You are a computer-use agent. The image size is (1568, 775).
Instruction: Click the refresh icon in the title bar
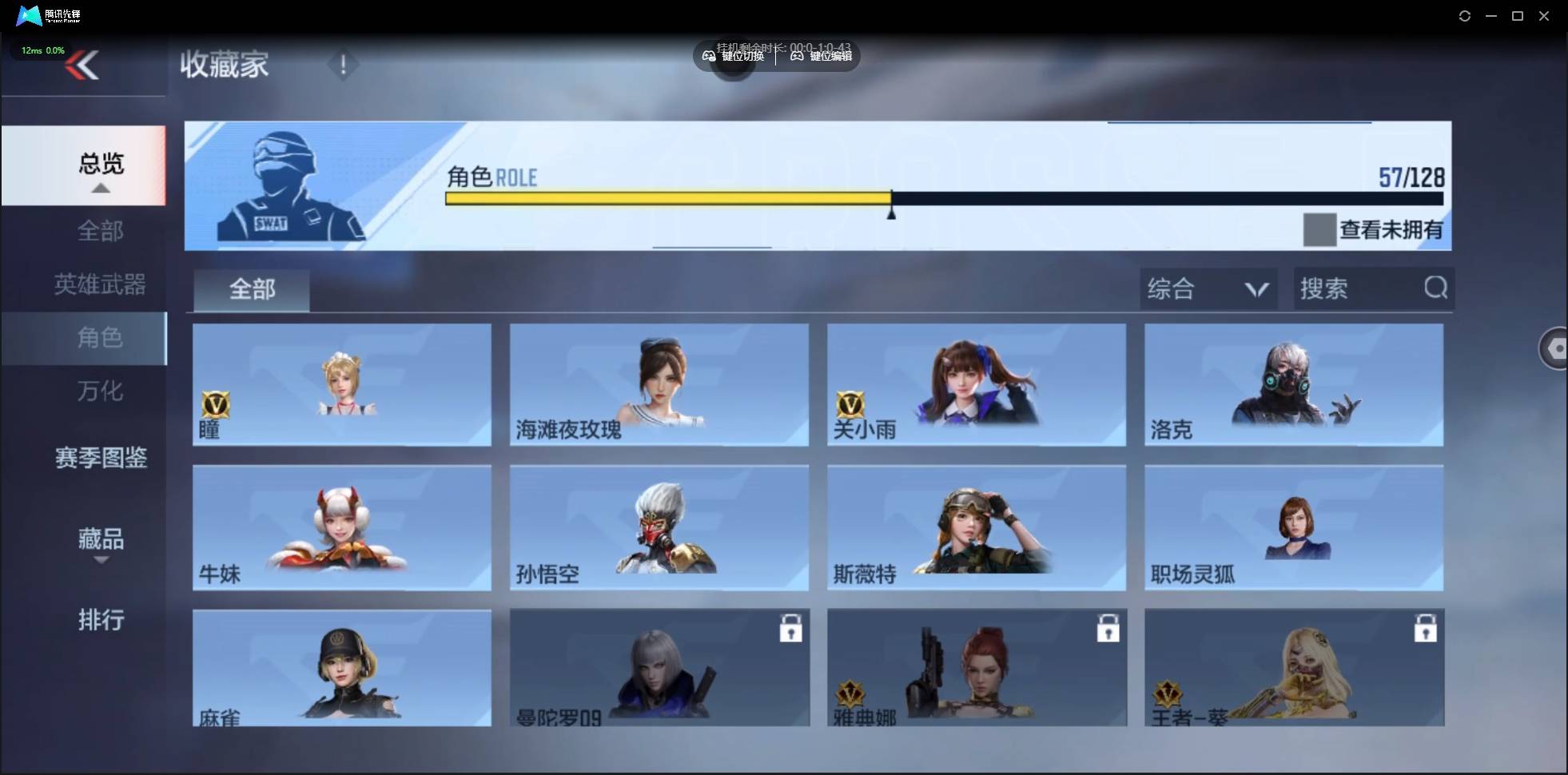[1465, 15]
